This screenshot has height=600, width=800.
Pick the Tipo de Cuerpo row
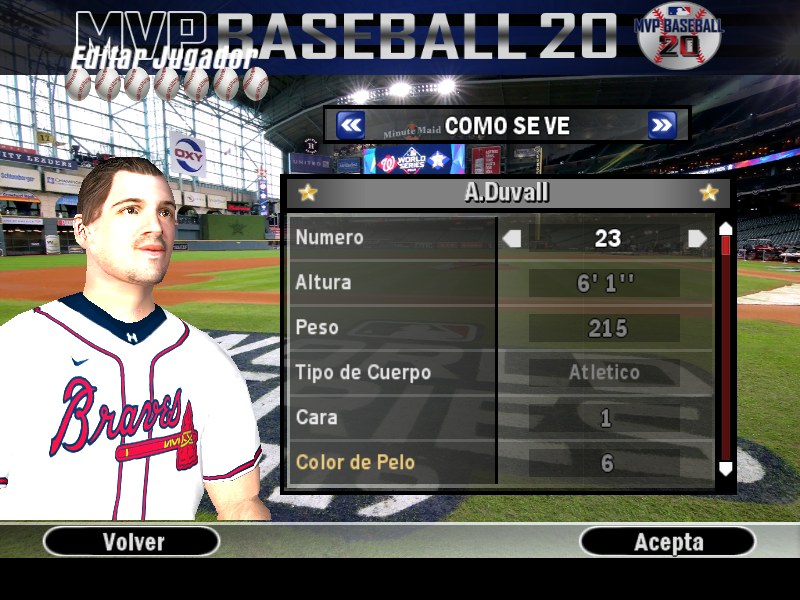click(392, 373)
